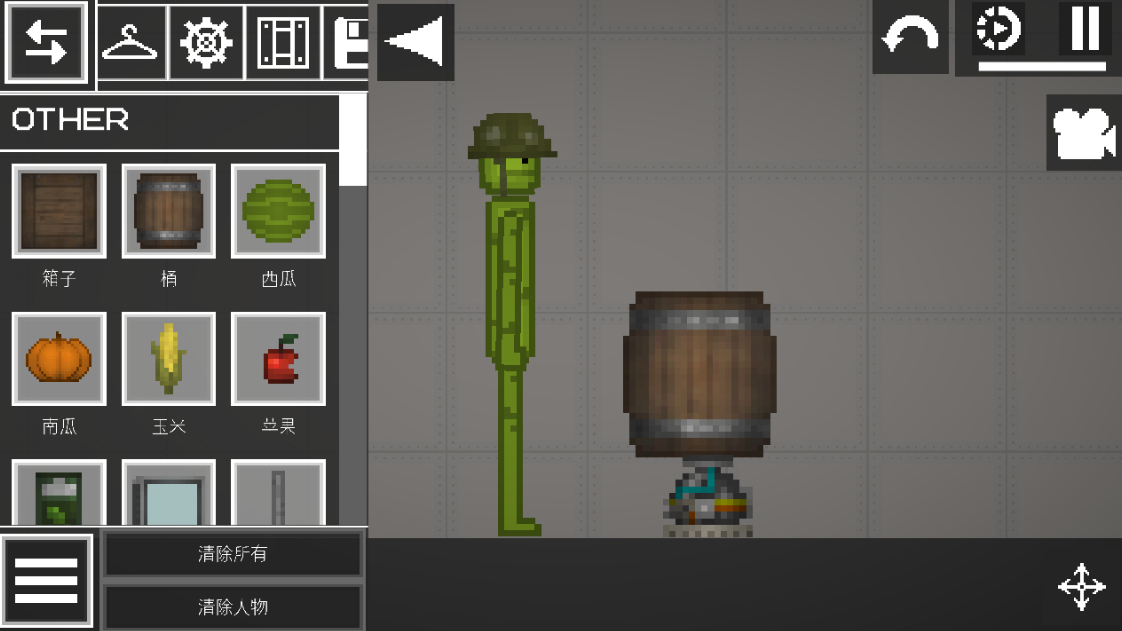This screenshot has height=631, width=1122.
Task: Click the swap arrows category button
Action: 46,43
